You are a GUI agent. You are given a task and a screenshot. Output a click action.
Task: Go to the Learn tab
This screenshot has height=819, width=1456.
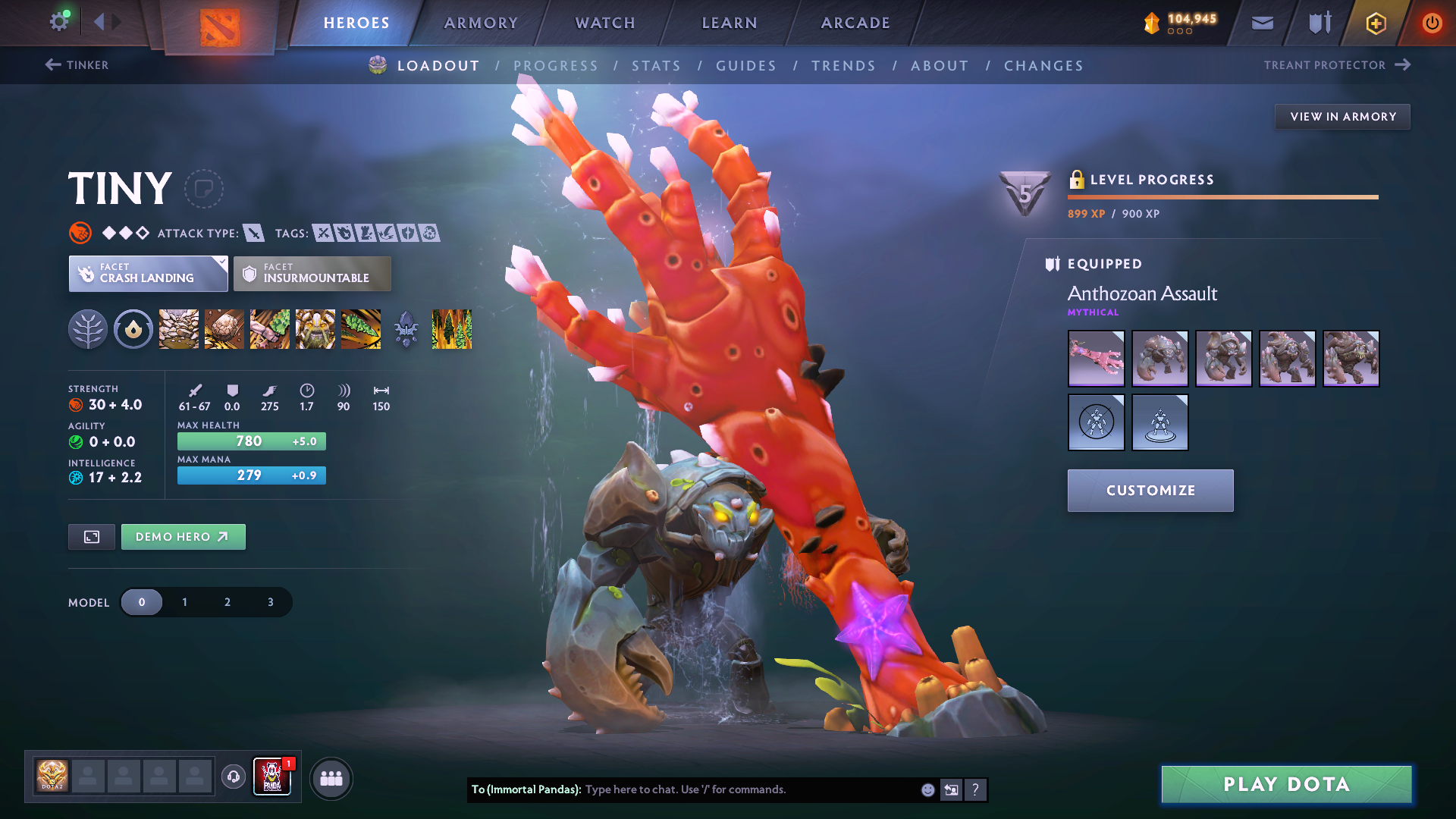pos(730,23)
